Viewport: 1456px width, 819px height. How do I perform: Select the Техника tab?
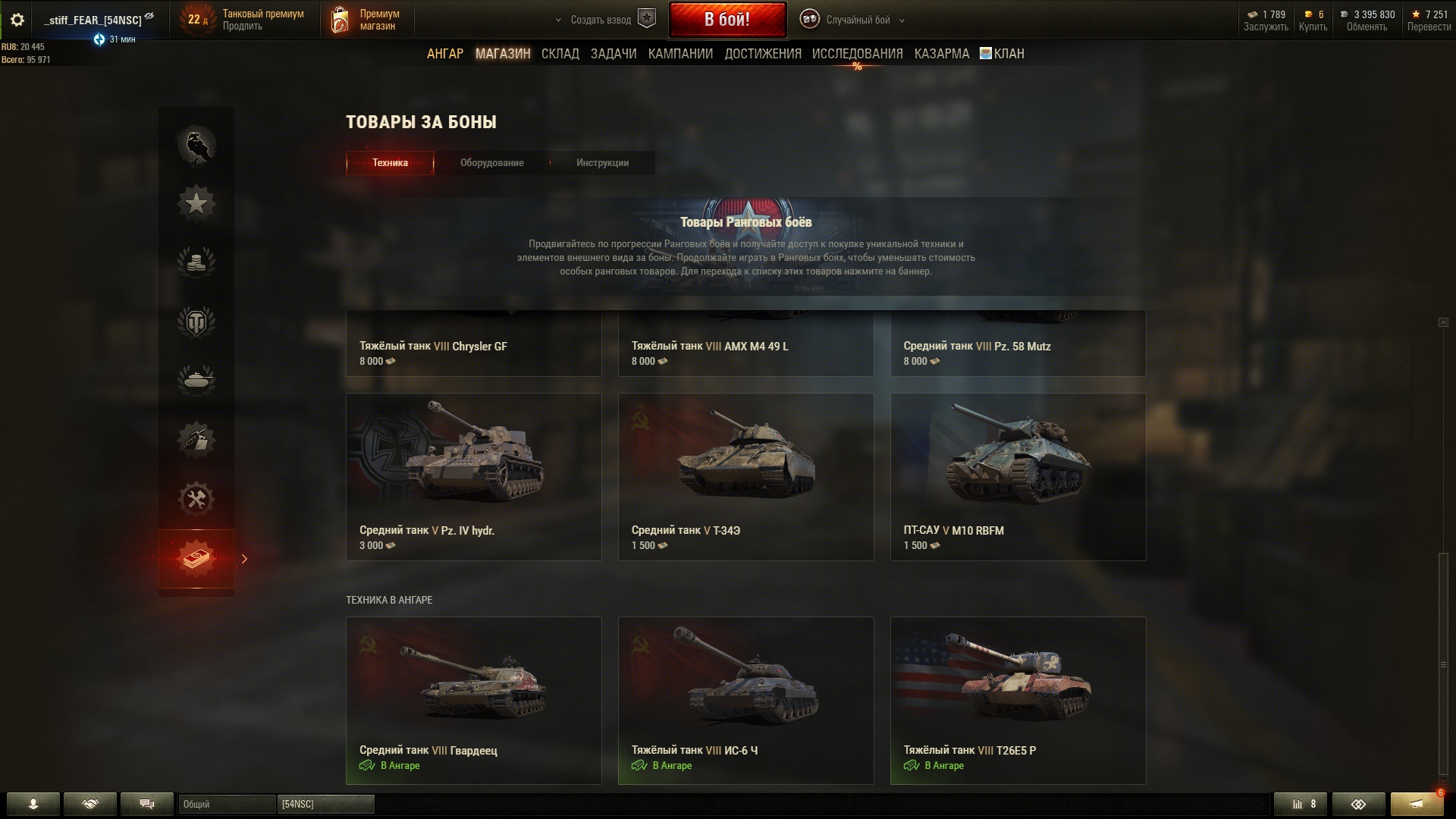pyautogui.click(x=390, y=163)
